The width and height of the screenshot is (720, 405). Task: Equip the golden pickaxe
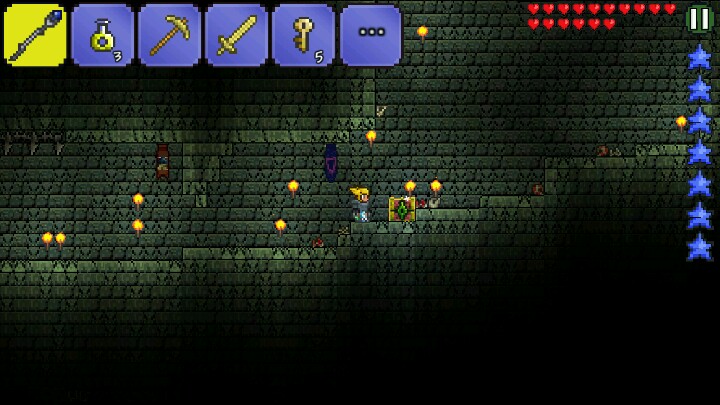pos(169,35)
